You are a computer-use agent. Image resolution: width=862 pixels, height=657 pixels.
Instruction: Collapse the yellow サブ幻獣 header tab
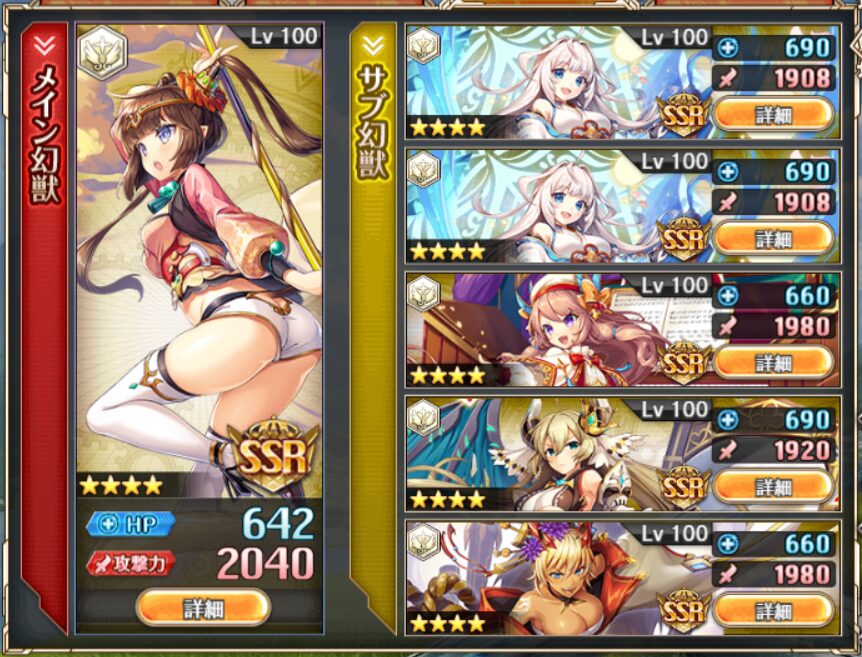[x=373, y=45]
